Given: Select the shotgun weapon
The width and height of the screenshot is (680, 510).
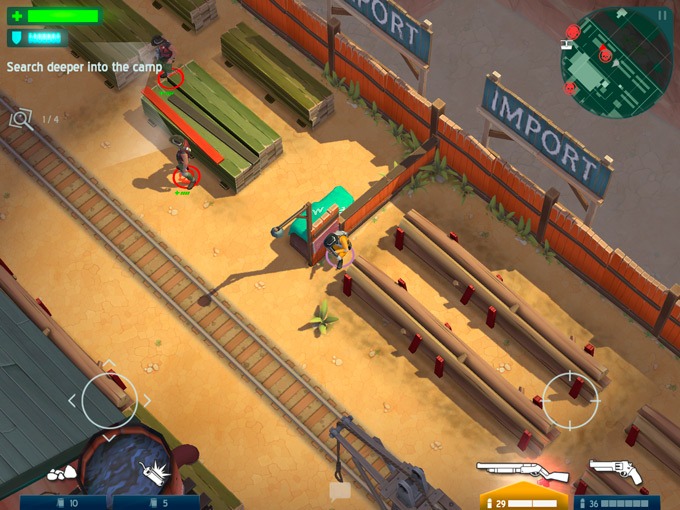Looking at the screenshot, I should point(521,472).
